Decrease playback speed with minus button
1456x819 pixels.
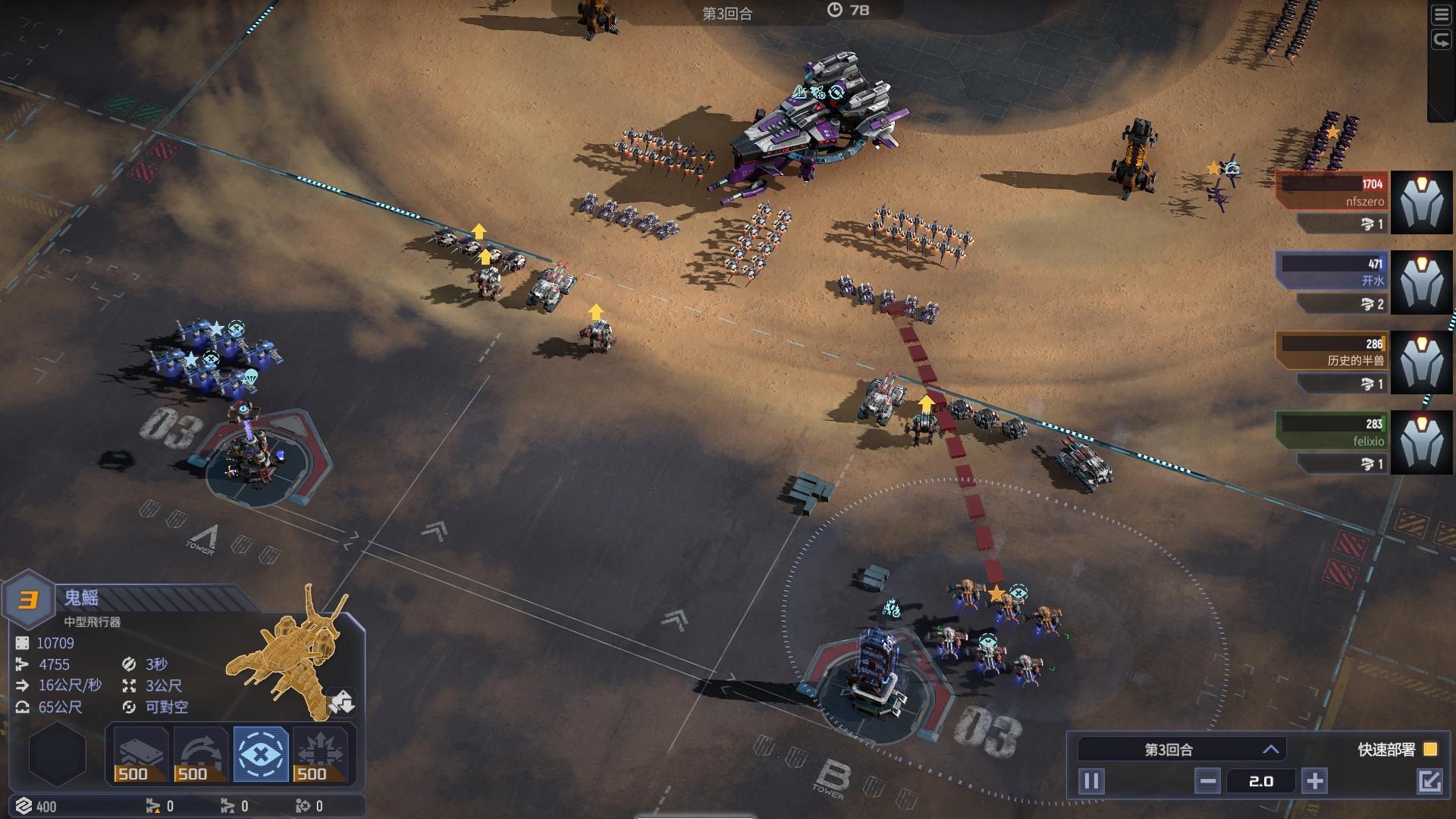click(1208, 781)
